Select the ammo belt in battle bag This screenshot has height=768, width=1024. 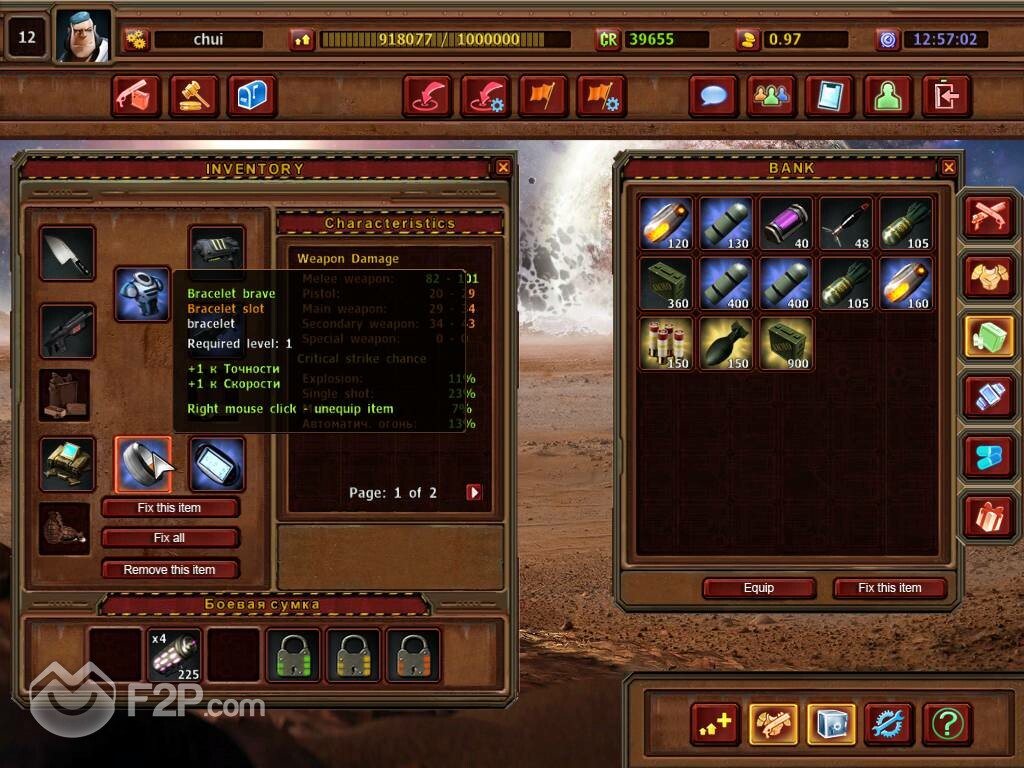point(174,655)
